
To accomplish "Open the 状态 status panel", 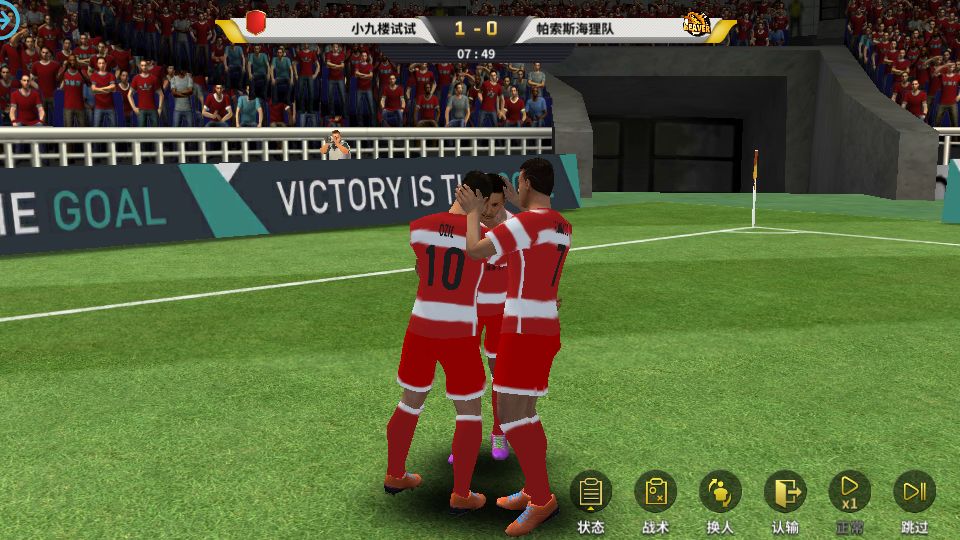I will [x=591, y=492].
